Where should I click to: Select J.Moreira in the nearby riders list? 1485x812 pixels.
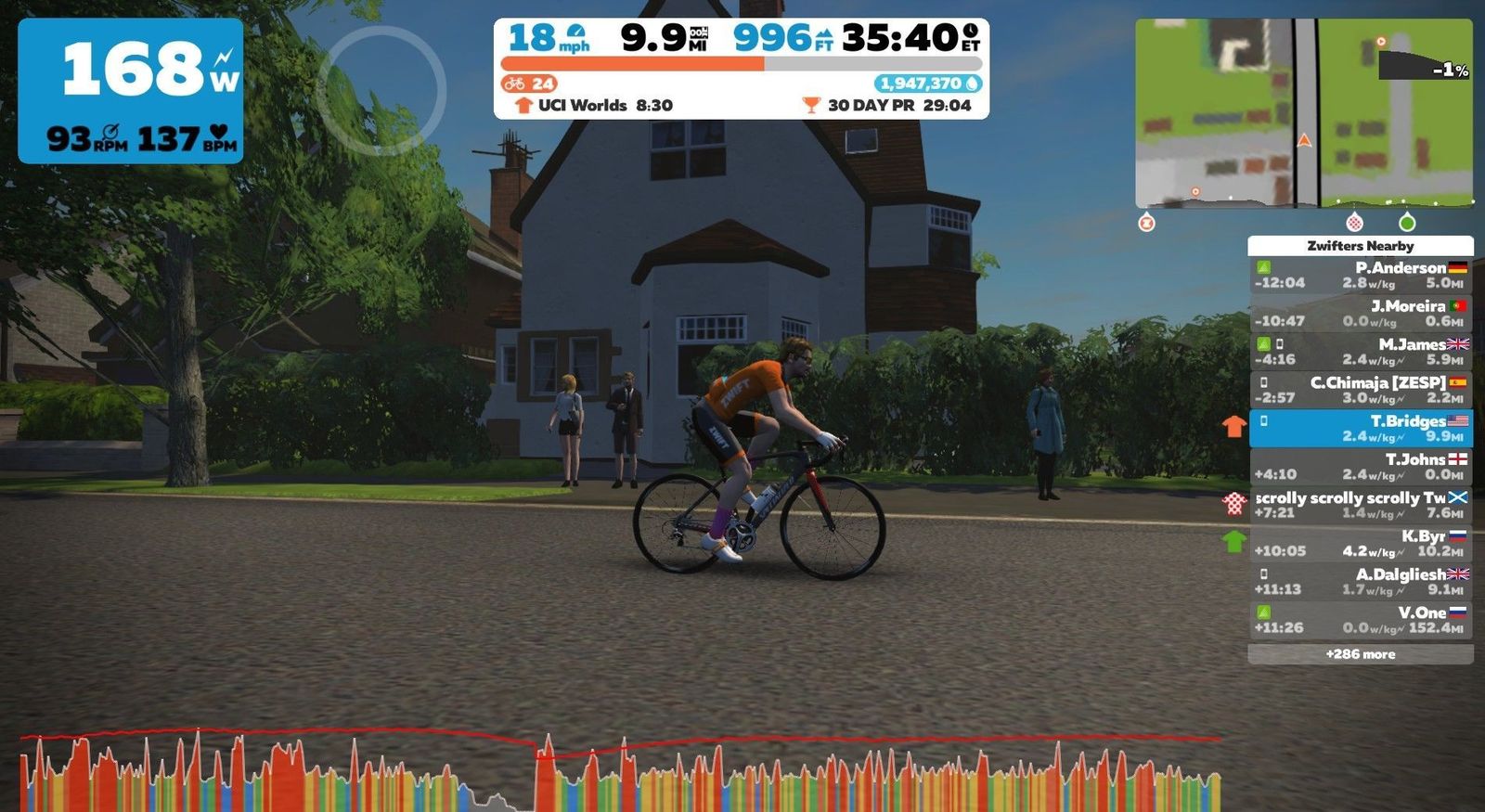pos(1361,314)
